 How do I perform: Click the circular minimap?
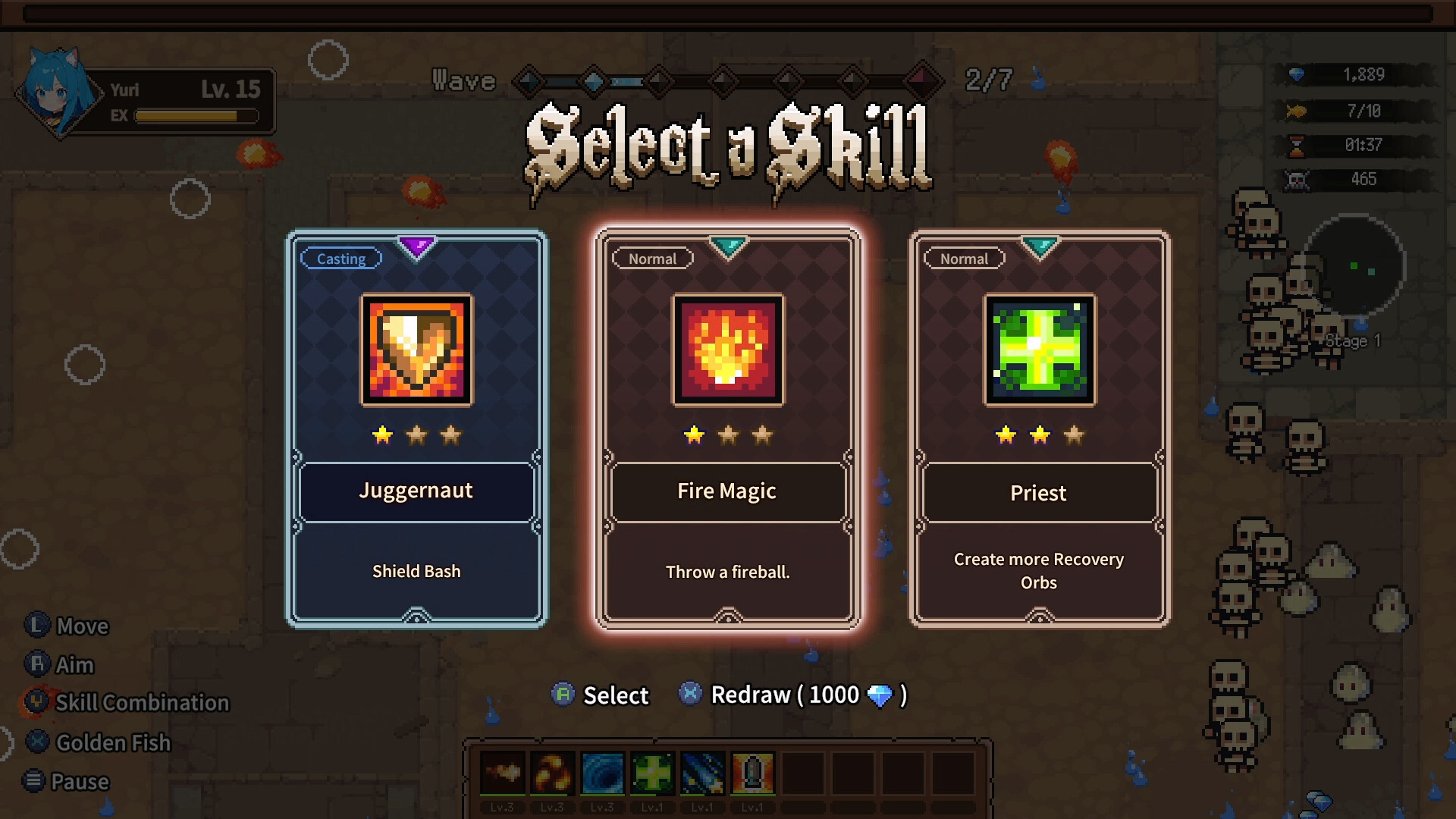pyautogui.click(x=1354, y=265)
